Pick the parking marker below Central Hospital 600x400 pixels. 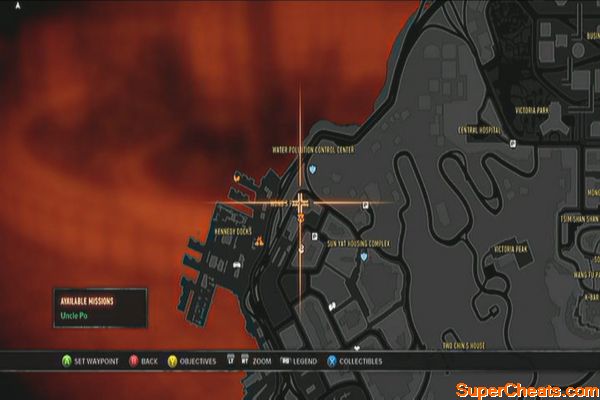point(513,144)
